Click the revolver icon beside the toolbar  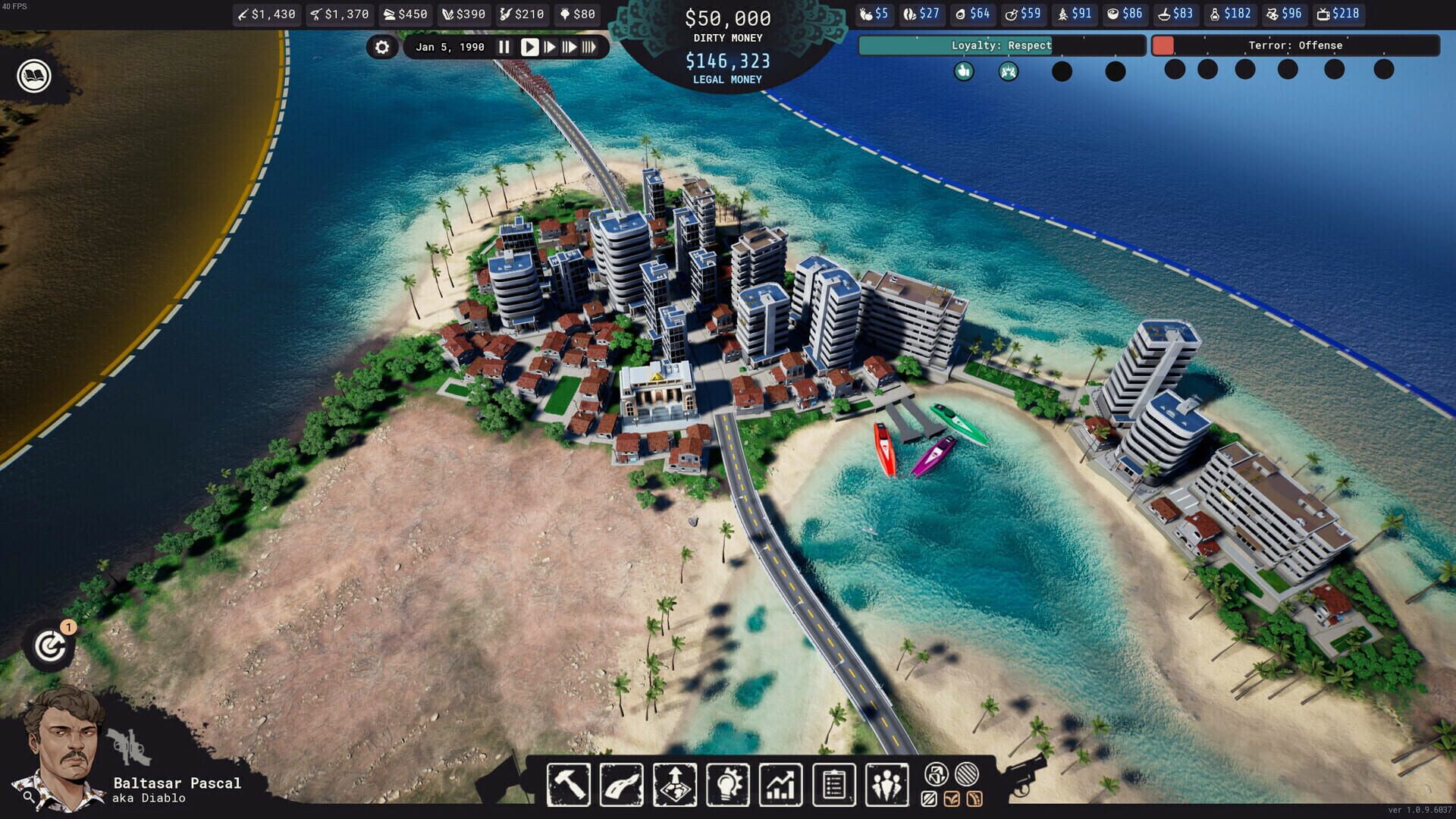(1028, 774)
